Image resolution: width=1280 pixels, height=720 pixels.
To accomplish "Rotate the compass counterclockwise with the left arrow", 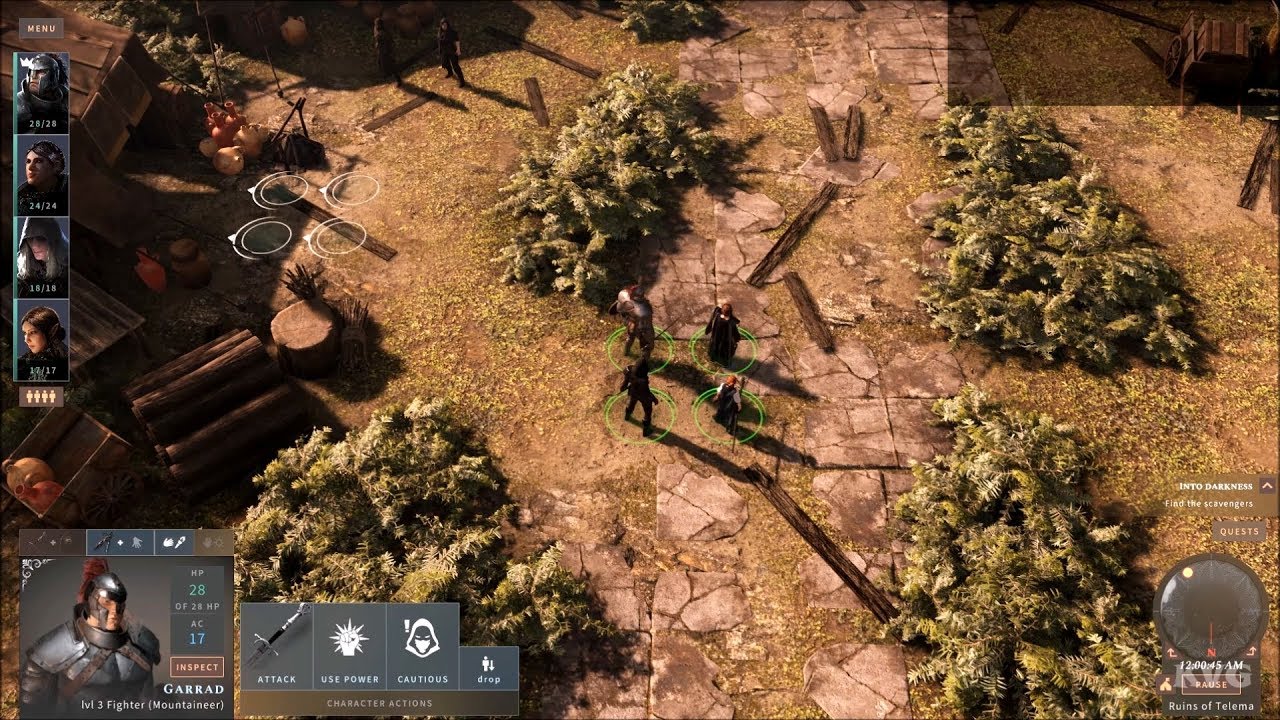I will tap(1171, 652).
